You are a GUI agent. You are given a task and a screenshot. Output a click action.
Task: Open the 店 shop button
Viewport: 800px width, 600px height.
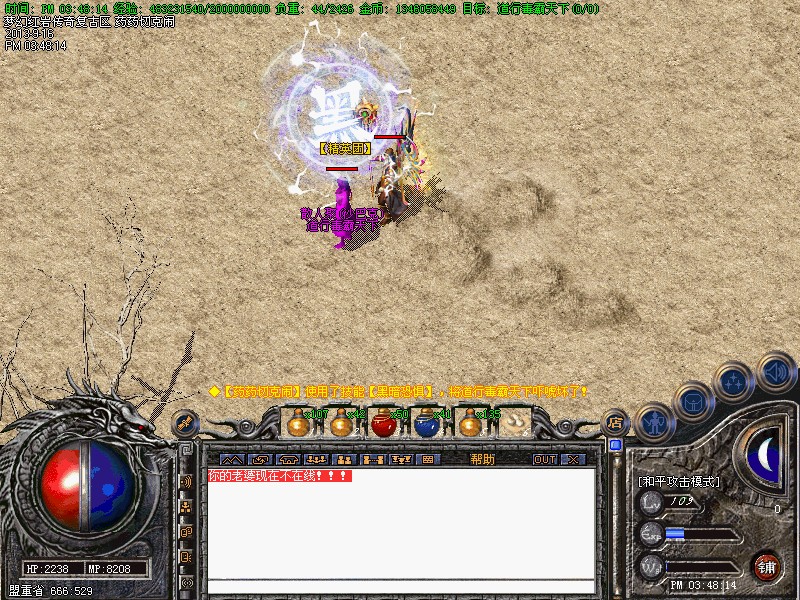click(616, 422)
